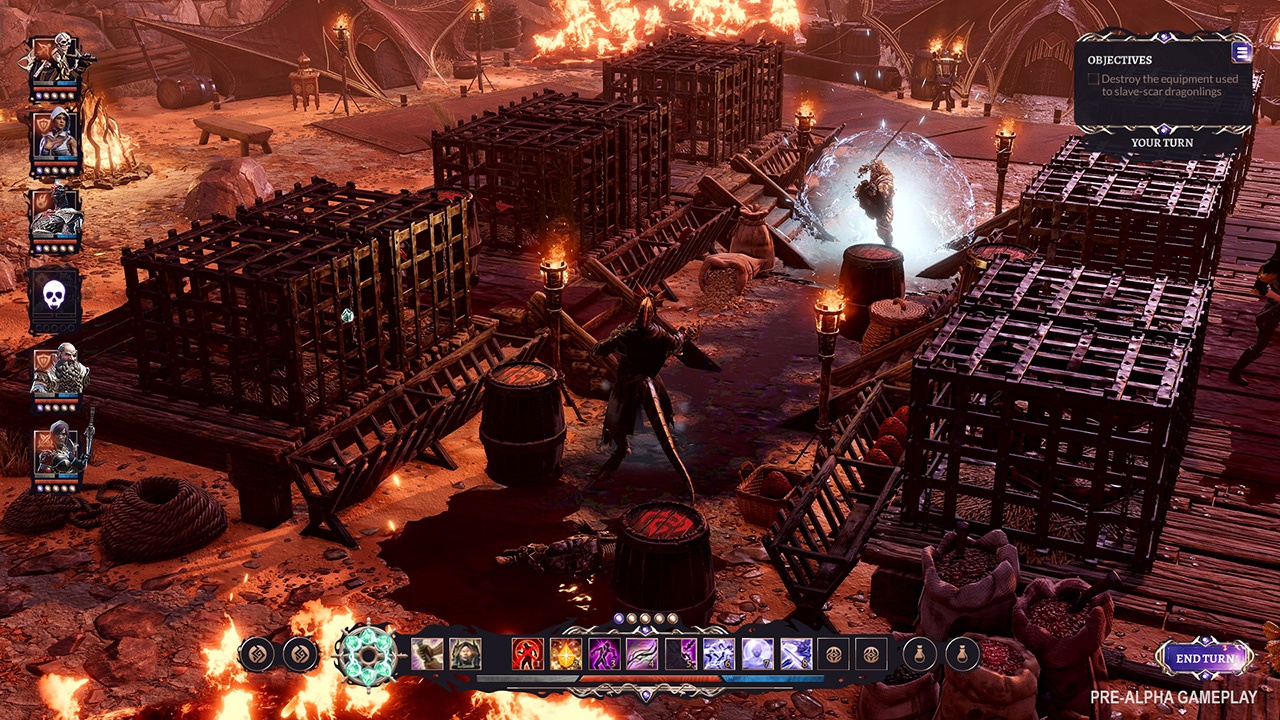Activate the red figure skill in slot 1
This screenshot has width=1280, height=720.
click(x=528, y=654)
